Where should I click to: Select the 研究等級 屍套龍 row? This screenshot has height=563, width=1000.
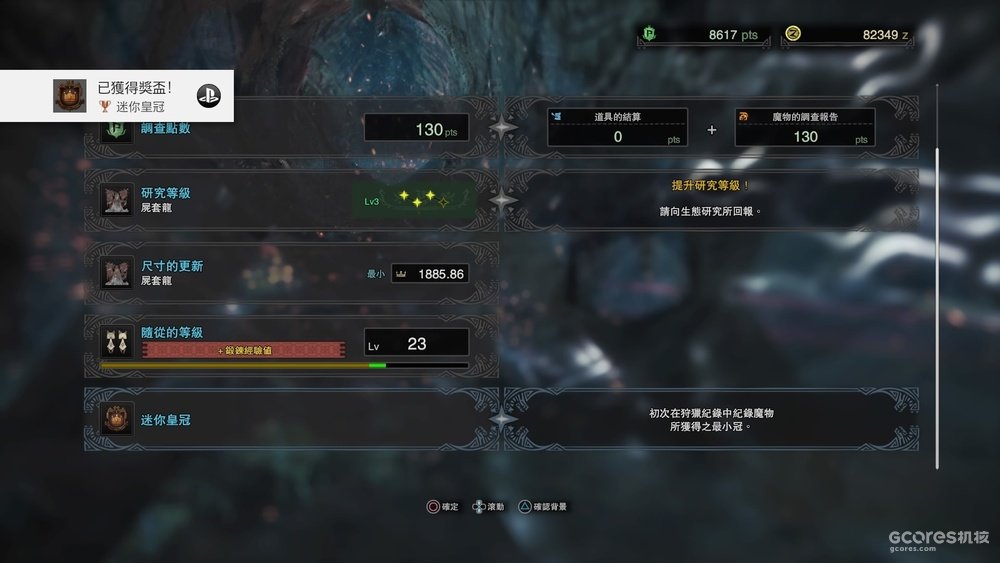point(290,199)
